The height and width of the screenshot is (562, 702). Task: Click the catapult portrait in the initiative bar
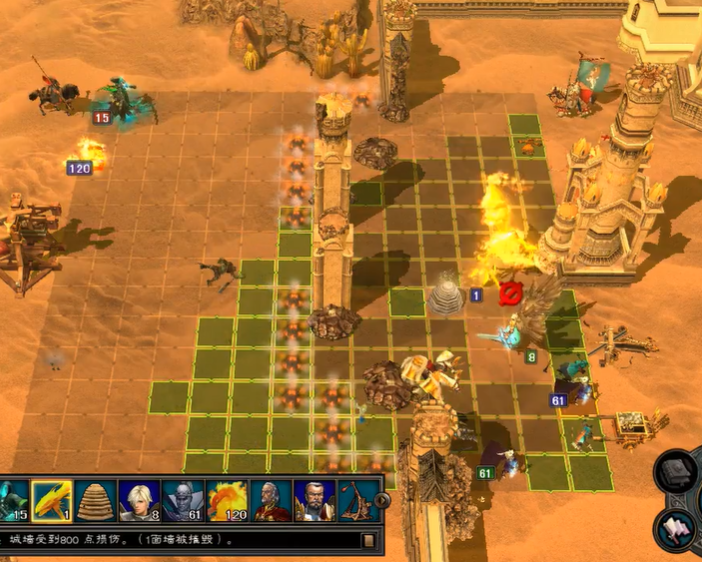pyautogui.click(x=356, y=499)
